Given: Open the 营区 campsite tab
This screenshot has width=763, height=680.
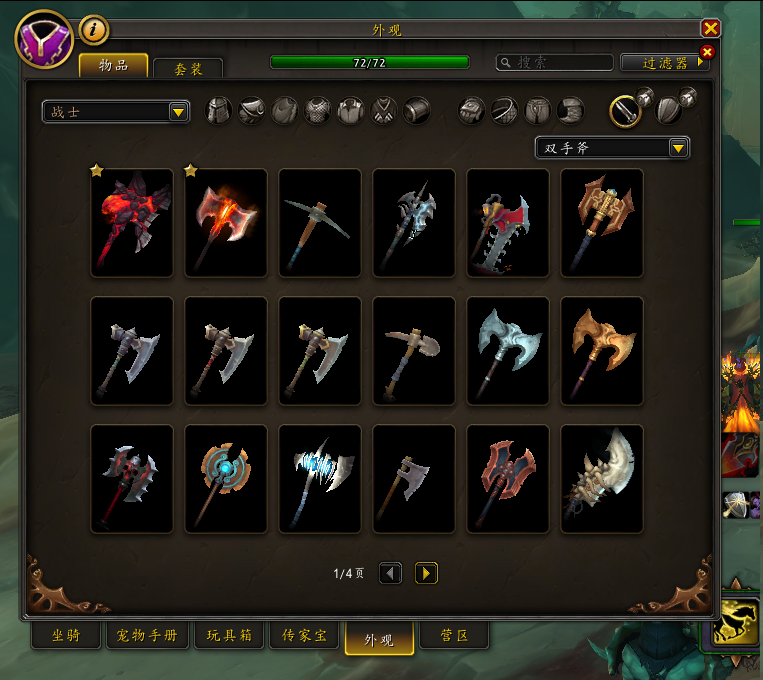Looking at the screenshot, I should (454, 637).
